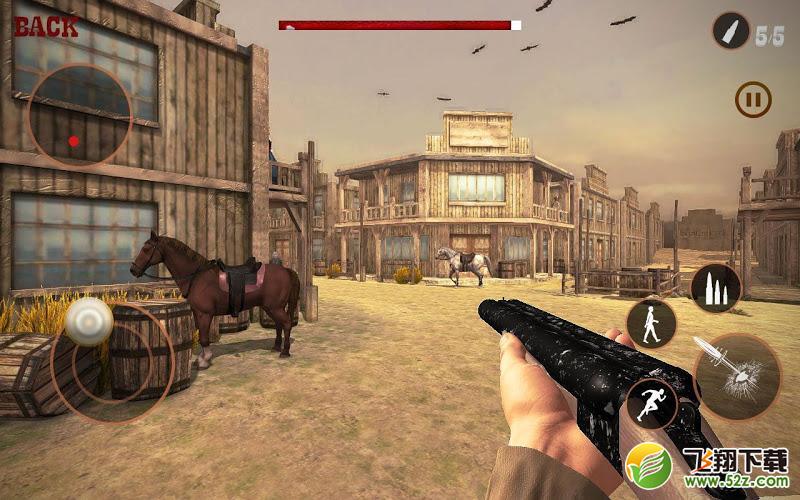
Task: Reload using the three bullets button
Action: point(716,288)
